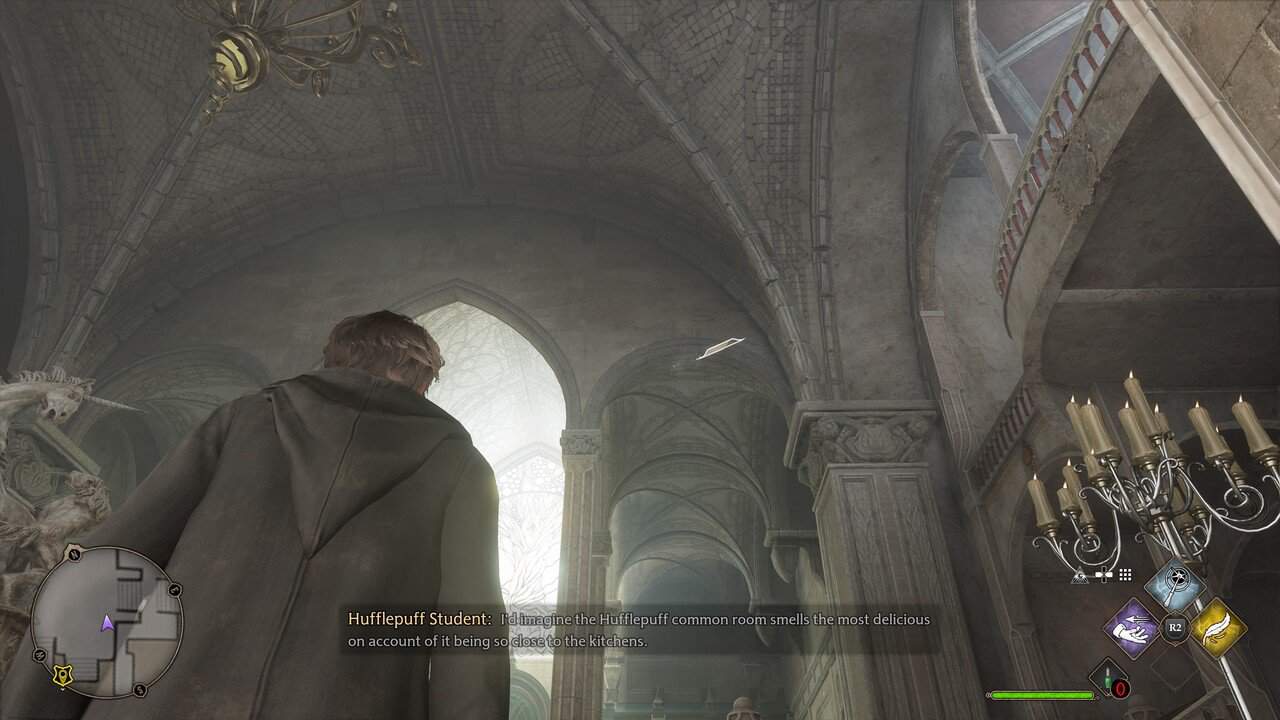Click the eye-in-pyramid Revelio icon
1280x720 pixels.
click(x=1081, y=575)
